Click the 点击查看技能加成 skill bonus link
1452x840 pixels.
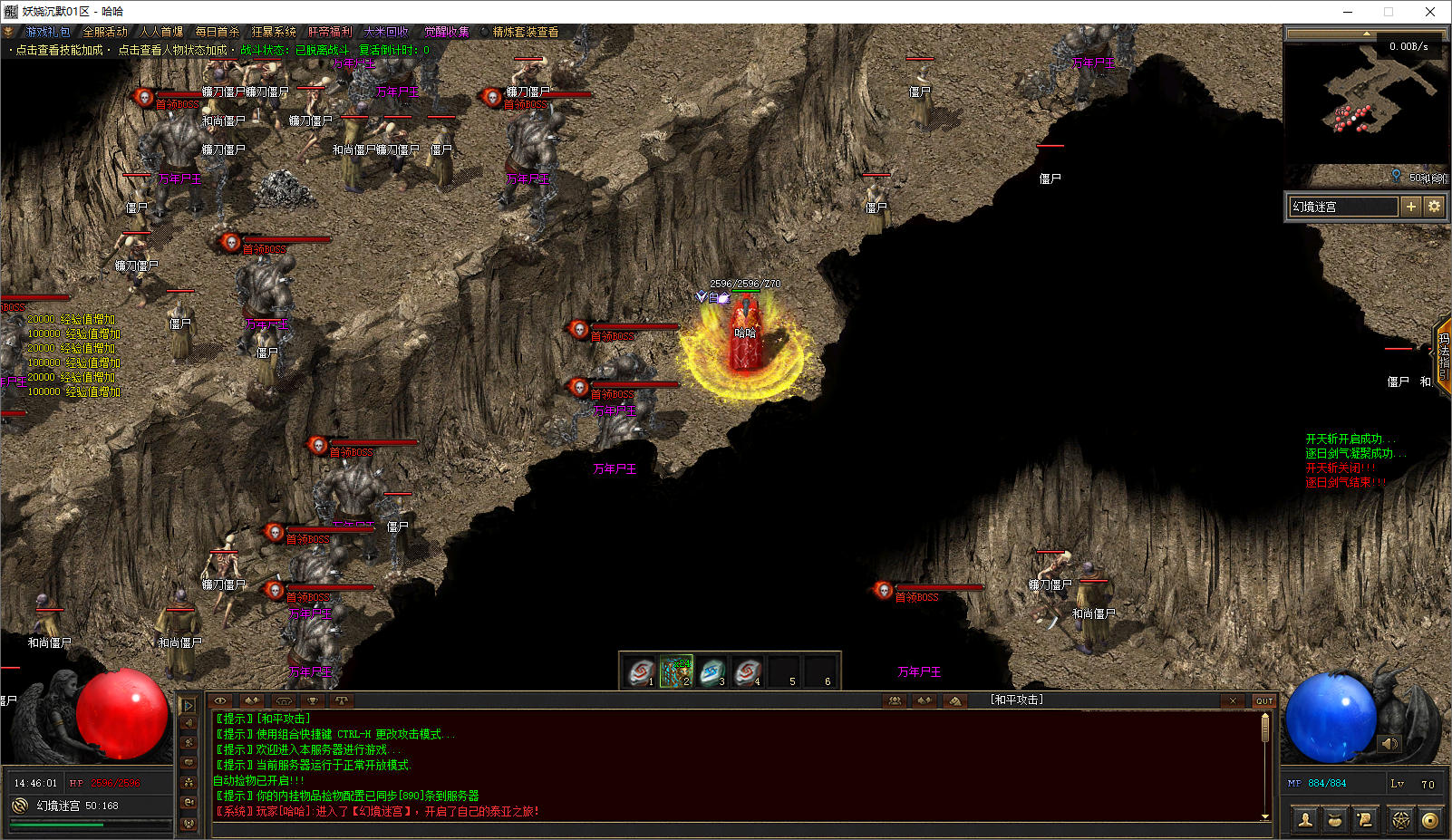click(60, 50)
